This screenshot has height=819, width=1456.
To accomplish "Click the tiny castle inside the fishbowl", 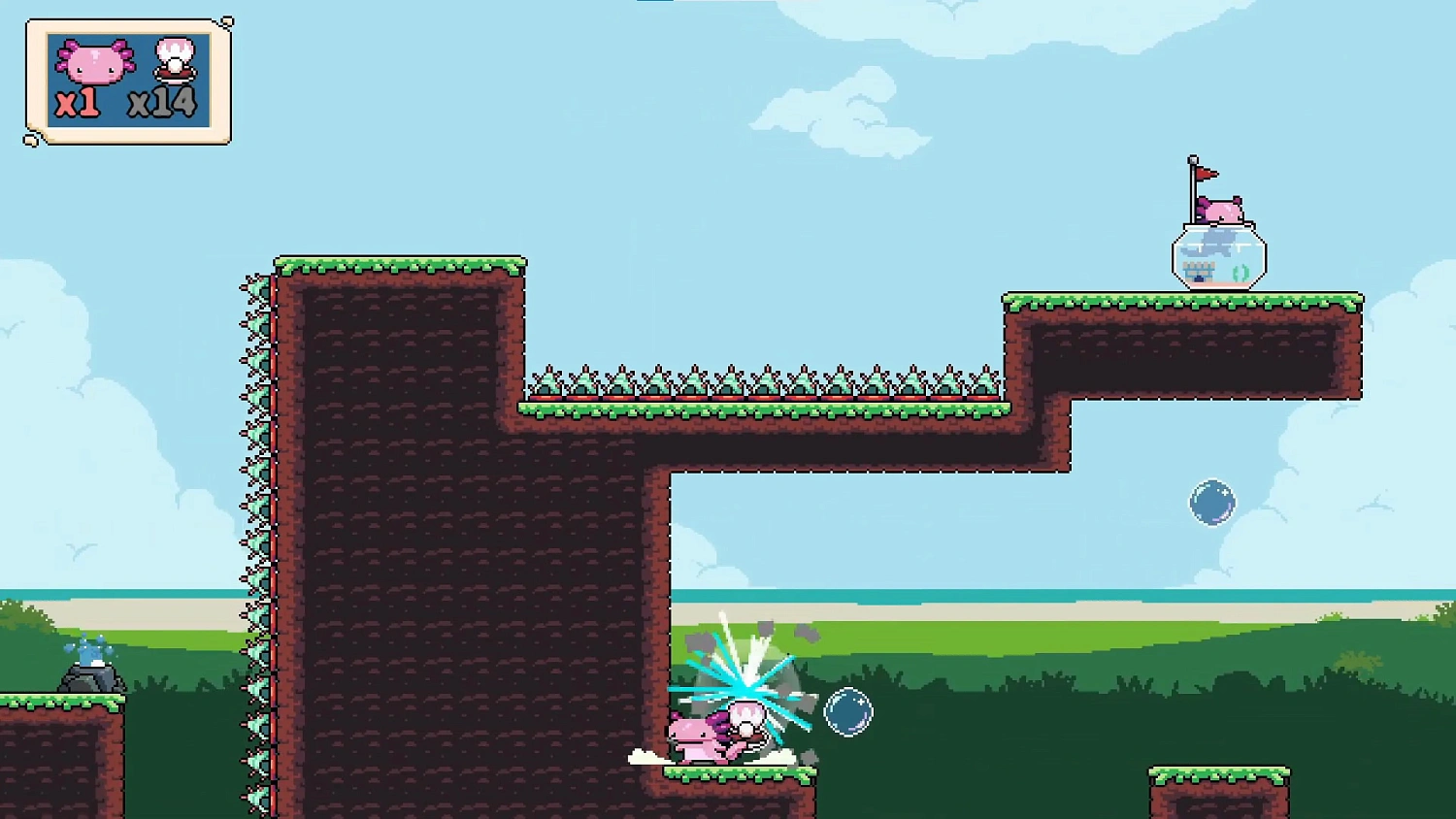I will coord(1200,272).
